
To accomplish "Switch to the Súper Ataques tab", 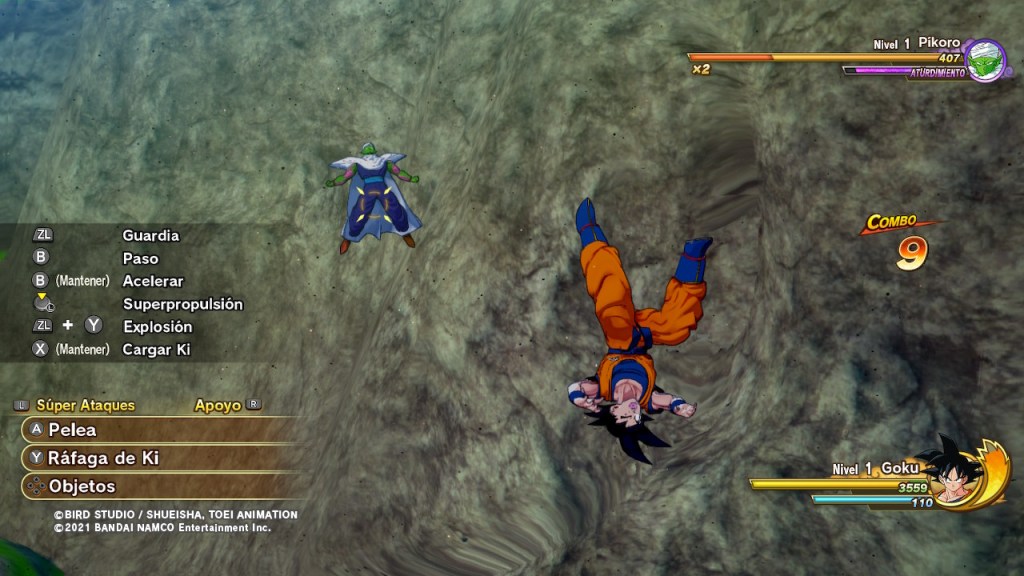I will point(85,406).
